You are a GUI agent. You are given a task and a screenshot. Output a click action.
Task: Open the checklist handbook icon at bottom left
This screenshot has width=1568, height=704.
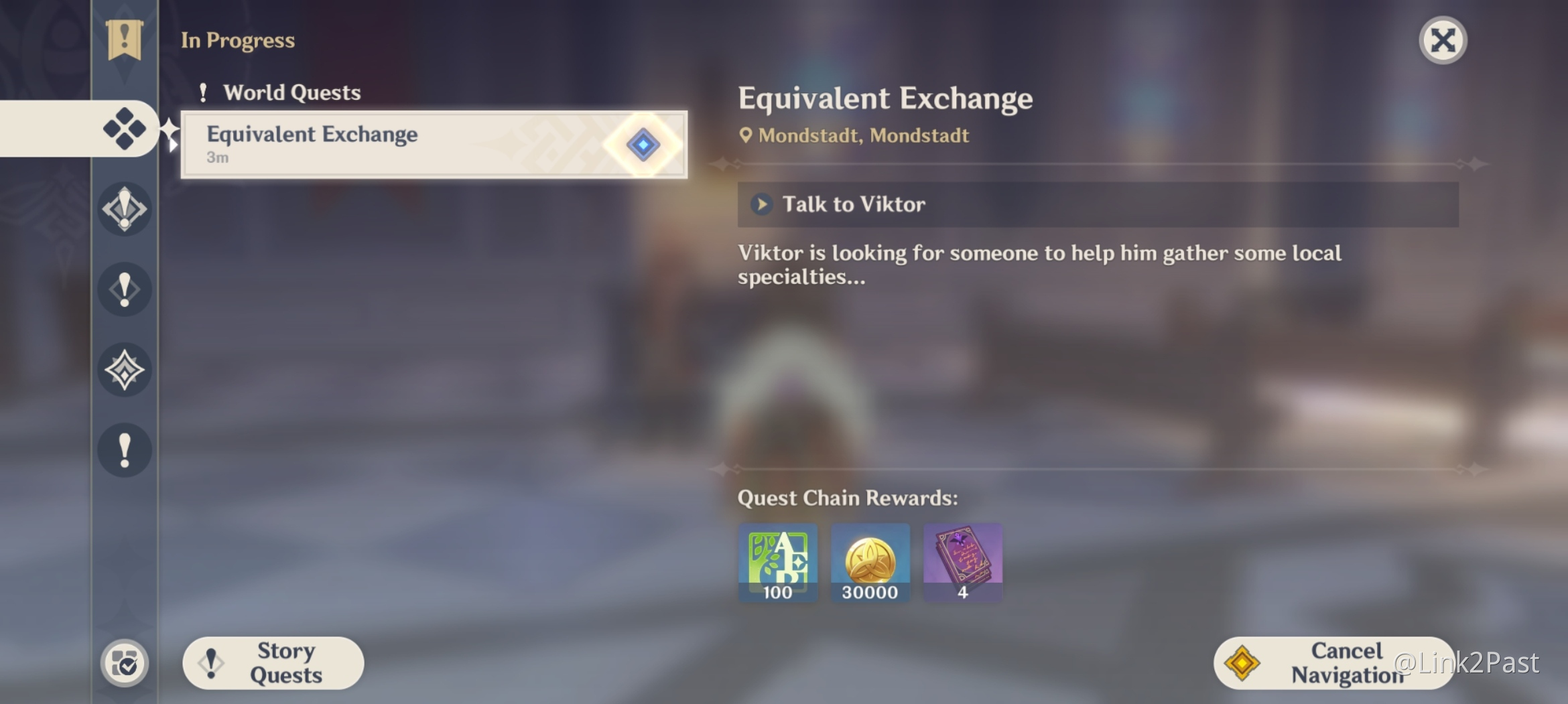(124, 663)
